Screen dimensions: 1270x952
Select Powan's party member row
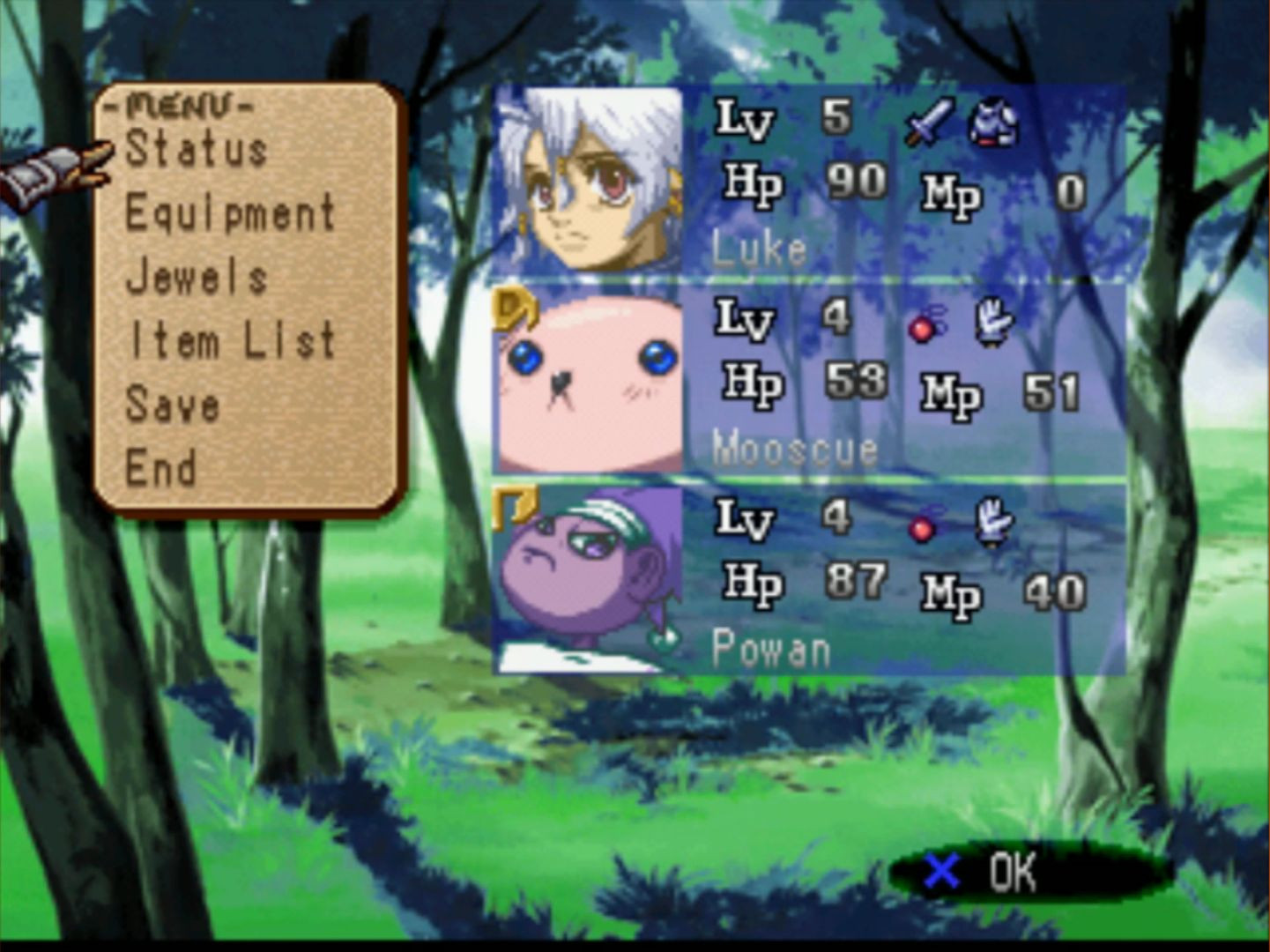[899, 580]
